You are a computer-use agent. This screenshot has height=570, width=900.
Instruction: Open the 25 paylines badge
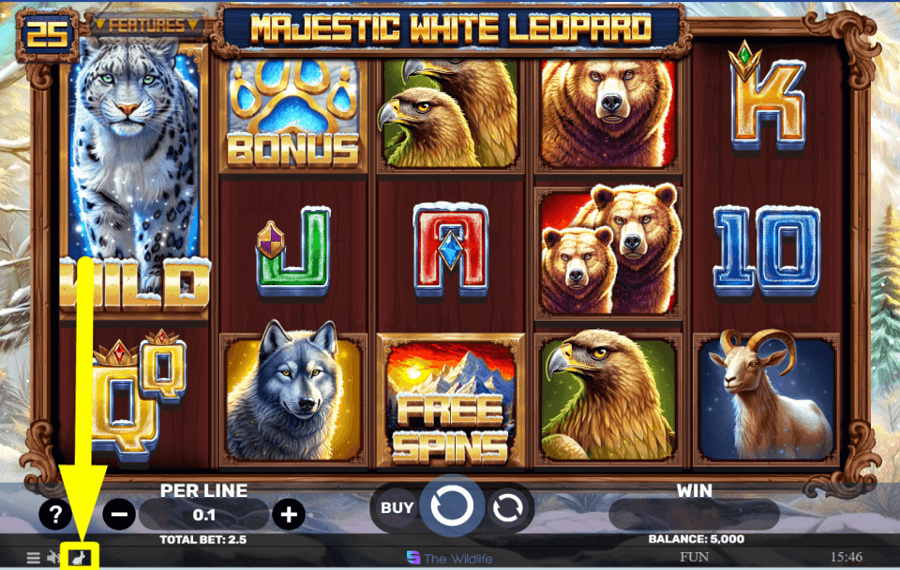47,33
